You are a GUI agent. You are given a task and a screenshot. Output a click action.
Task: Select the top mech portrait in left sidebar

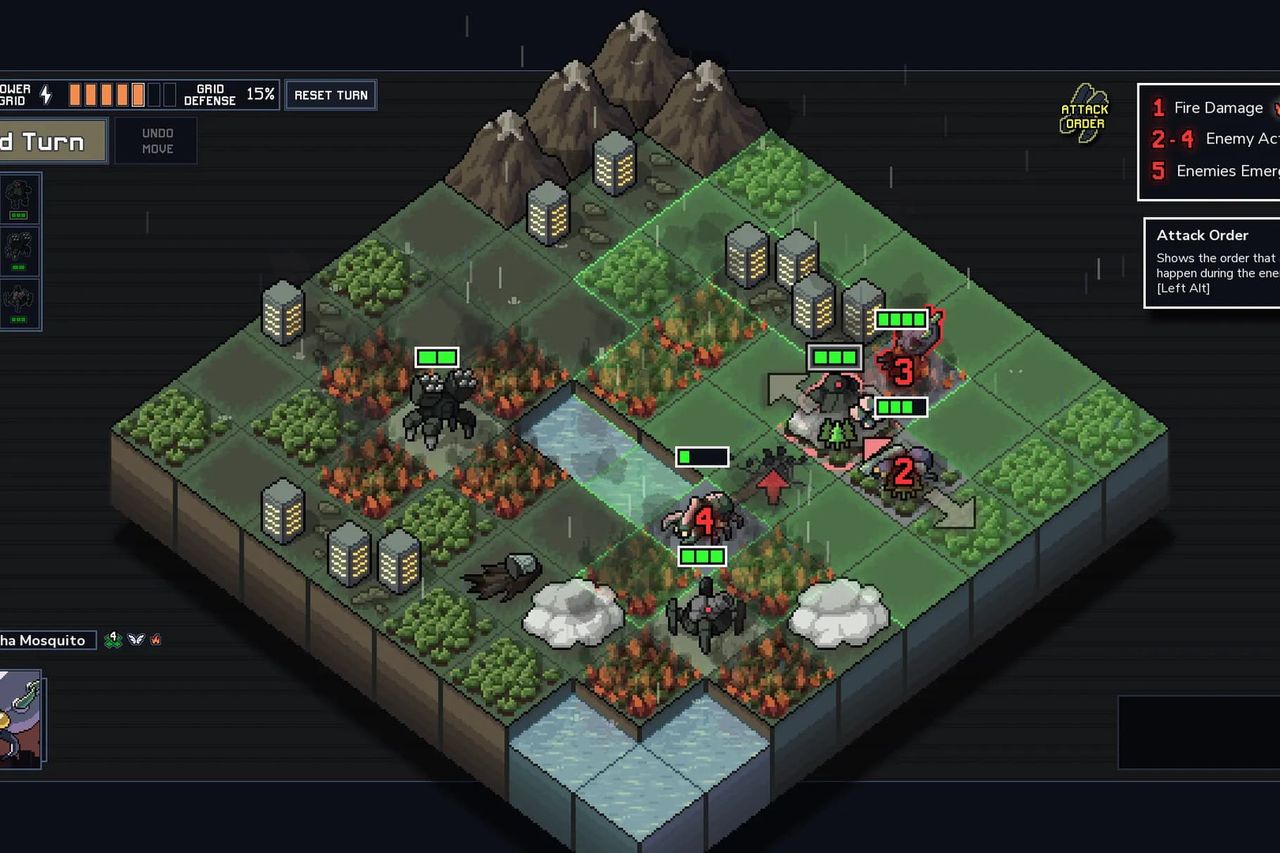point(20,199)
